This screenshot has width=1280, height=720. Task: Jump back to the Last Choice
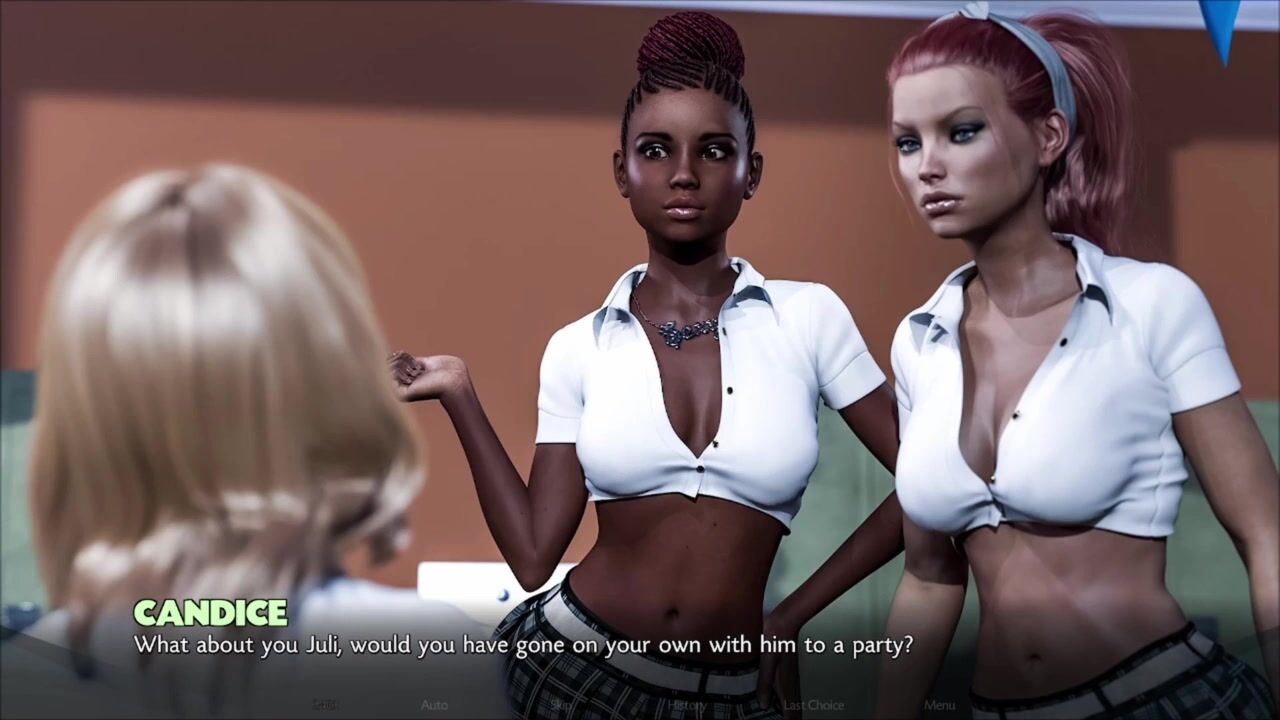(813, 705)
